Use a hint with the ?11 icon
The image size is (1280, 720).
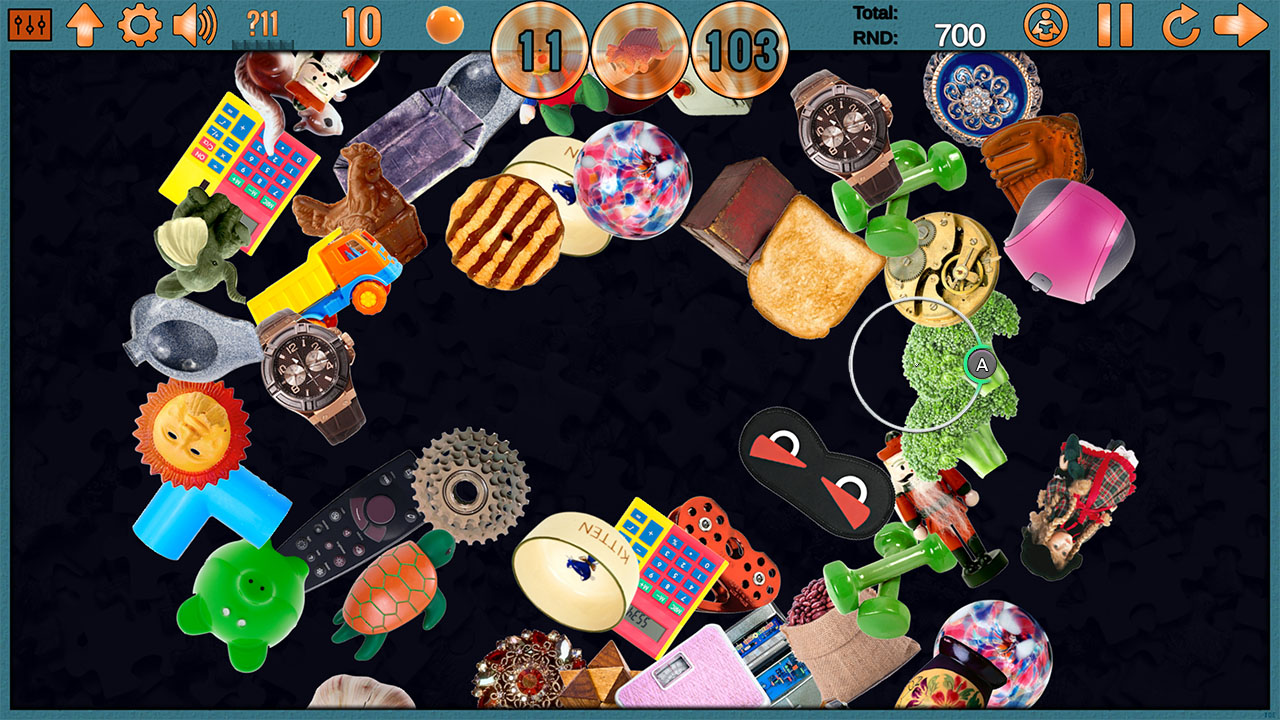[x=261, y=22]
